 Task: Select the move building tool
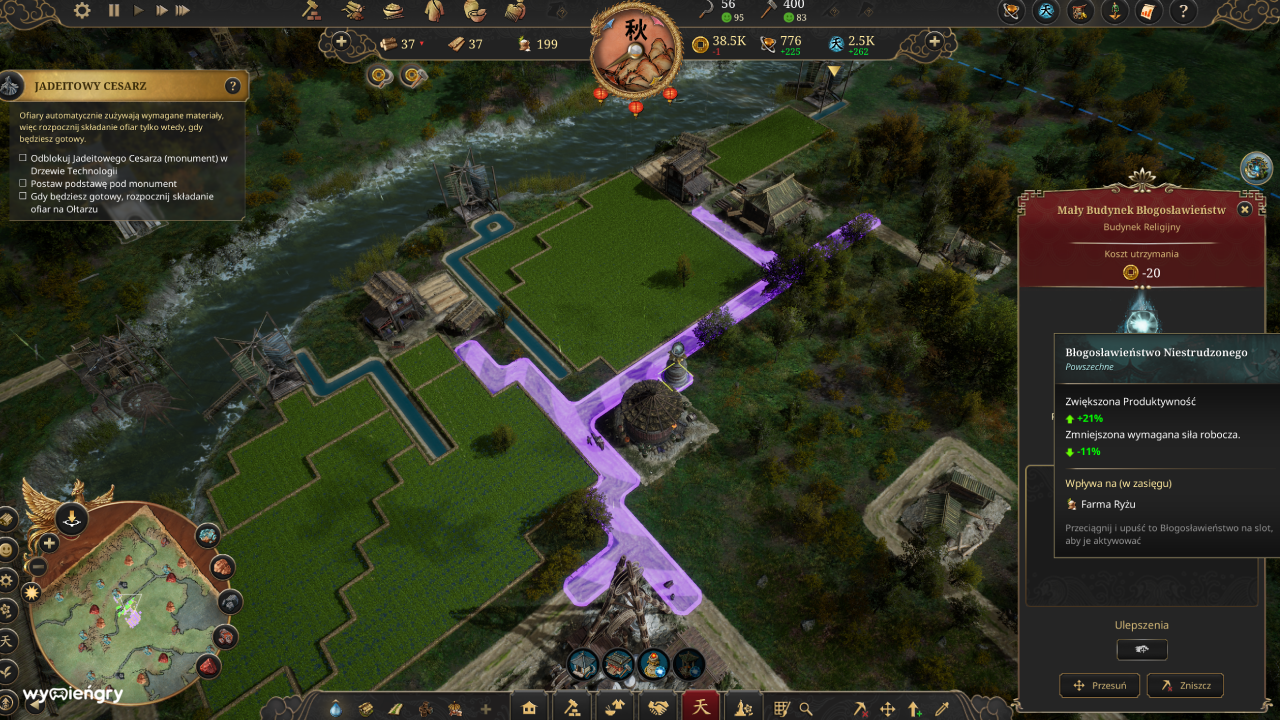point(887,707)
